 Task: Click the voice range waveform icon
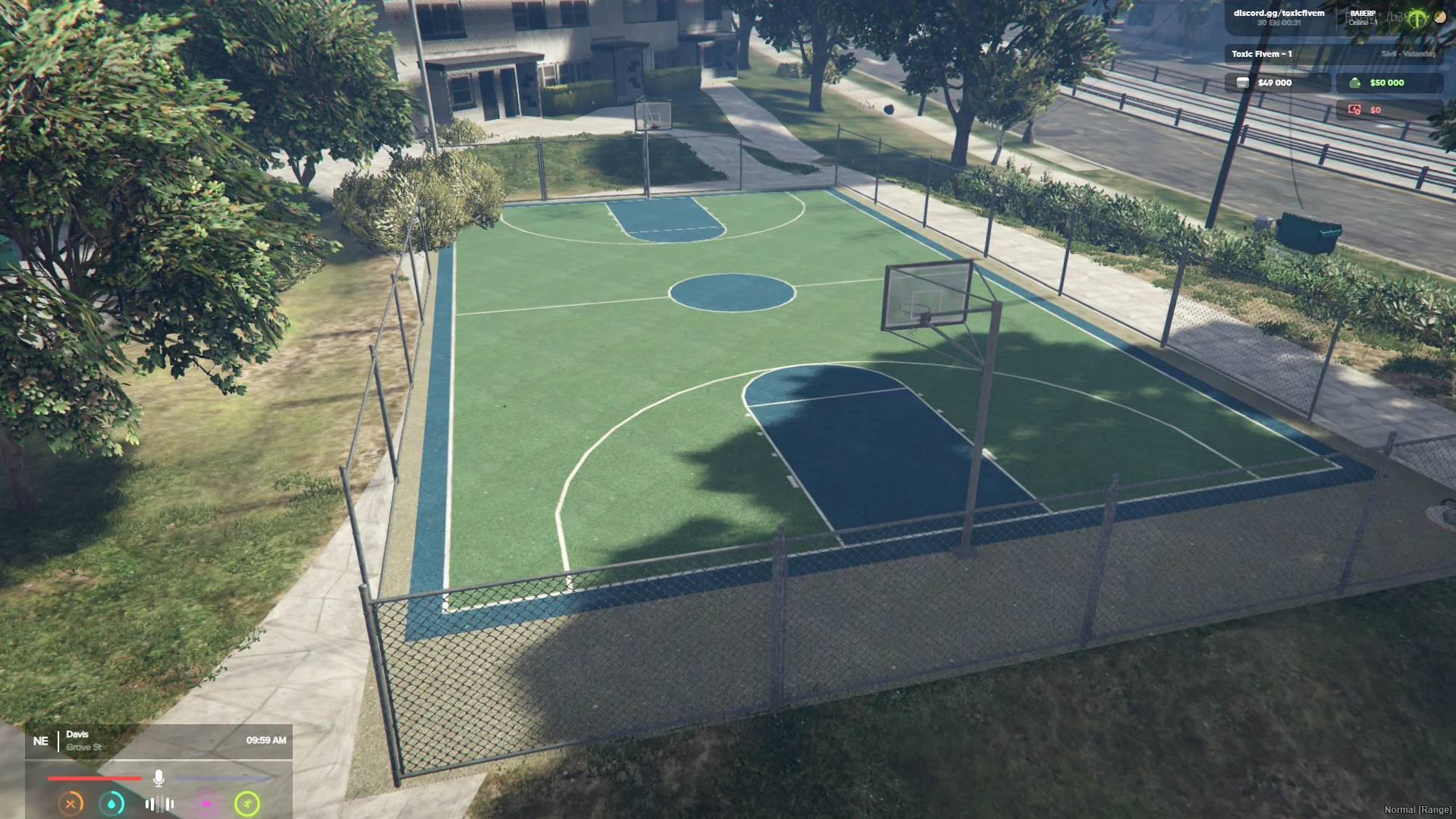(159, 804)
